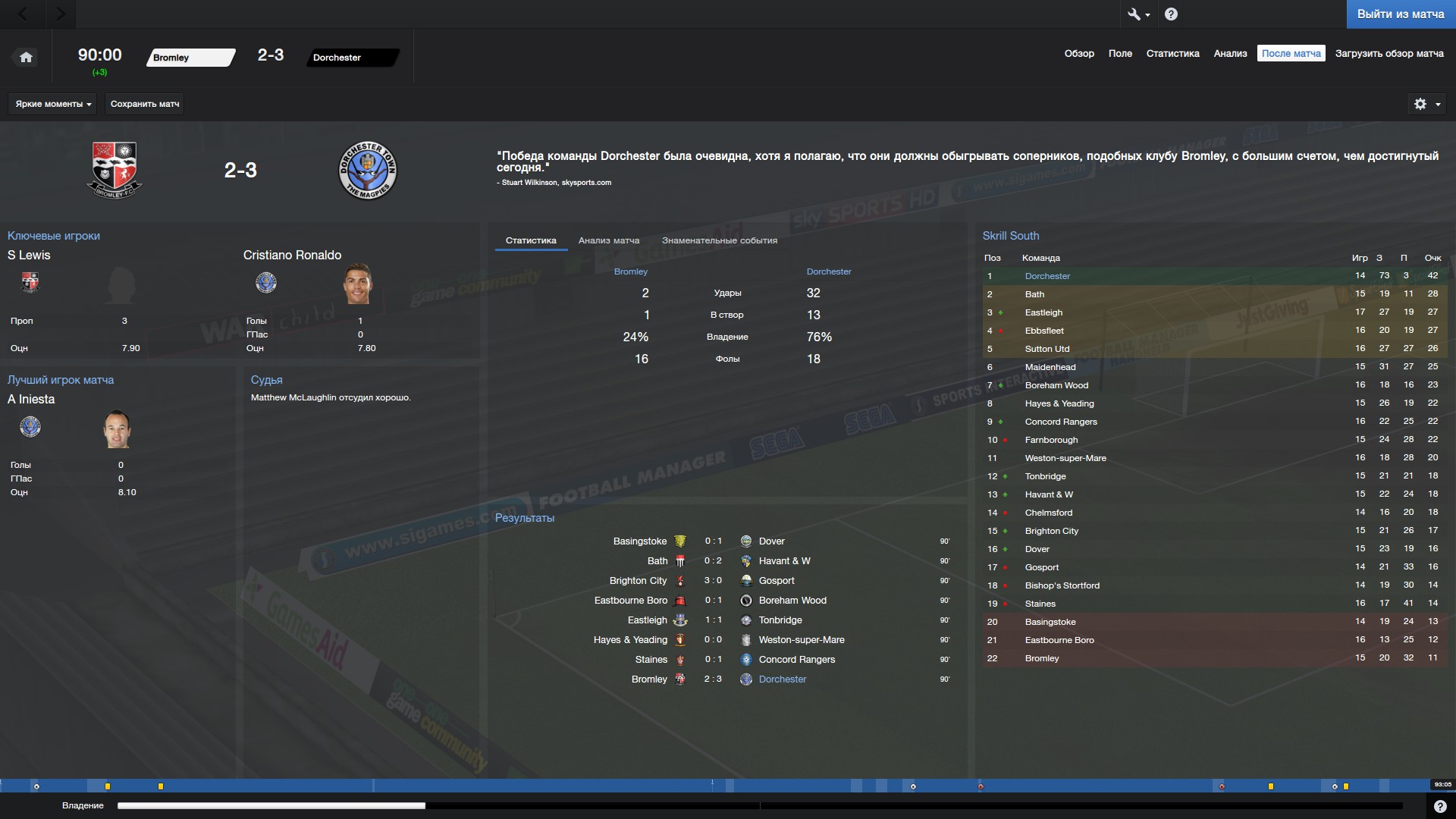Open the home screen icon
Screen dimensions: 1456x819
coord(26,58)
